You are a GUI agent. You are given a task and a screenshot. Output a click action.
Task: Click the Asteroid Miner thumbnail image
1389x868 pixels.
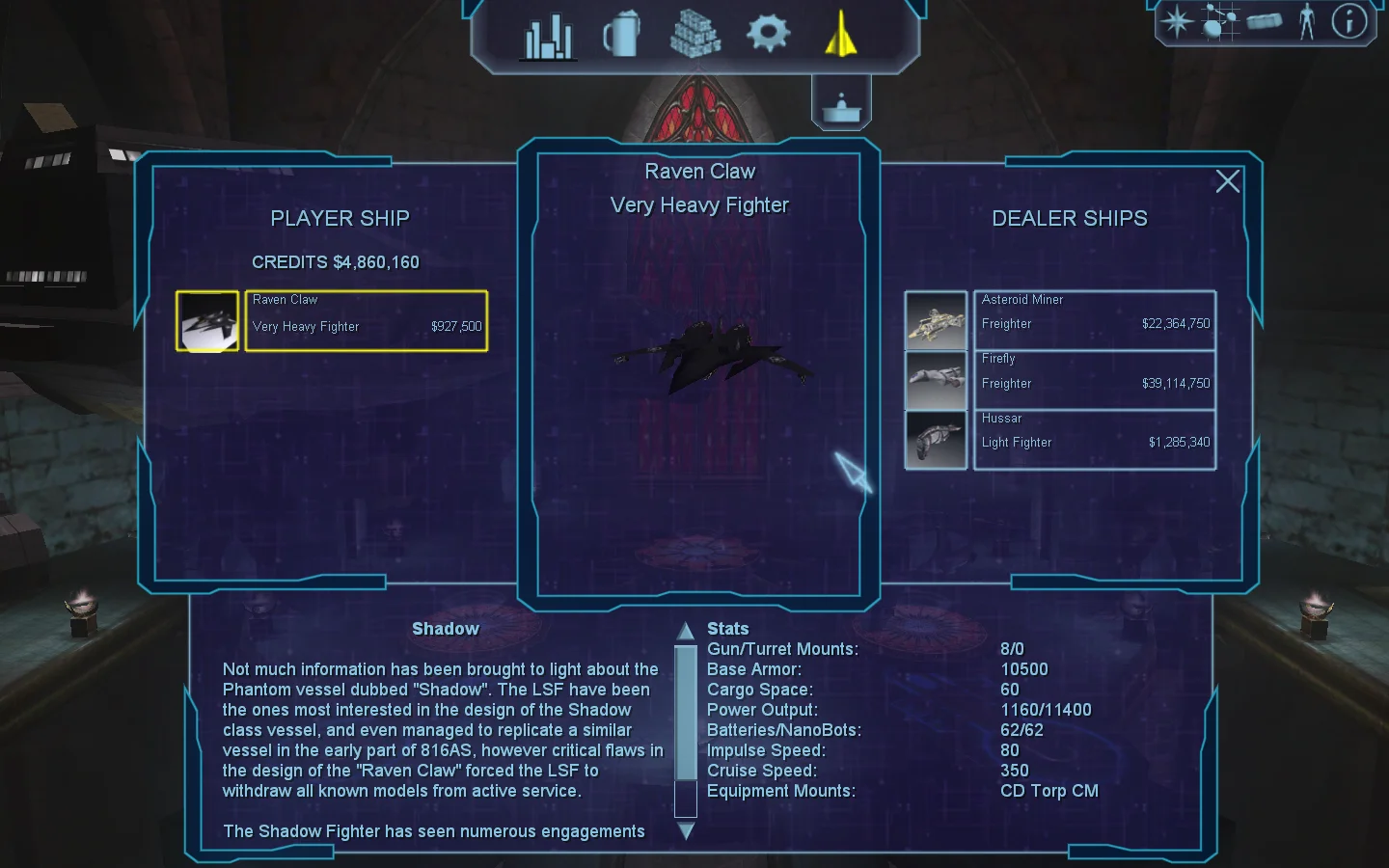(936, 320)
